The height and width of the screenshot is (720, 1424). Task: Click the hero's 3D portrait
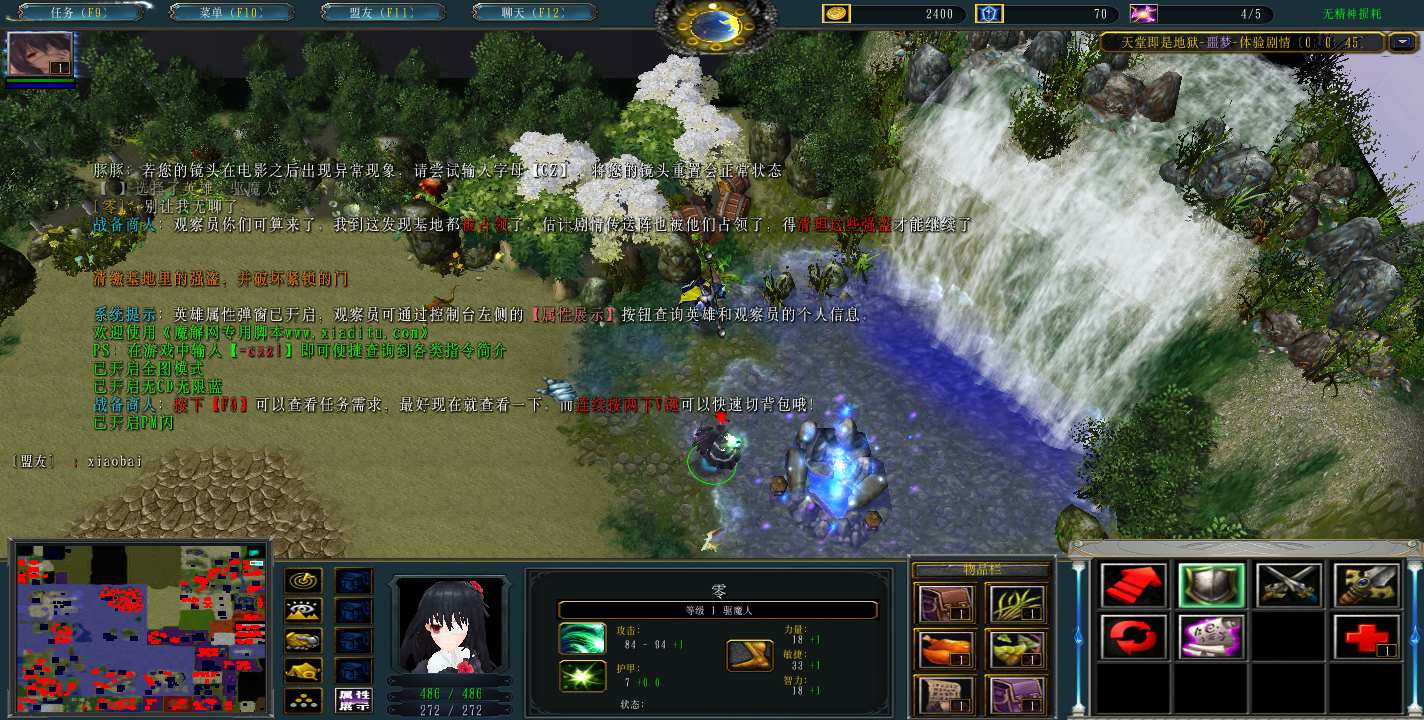pyautogui.click(x=448, y=623)
